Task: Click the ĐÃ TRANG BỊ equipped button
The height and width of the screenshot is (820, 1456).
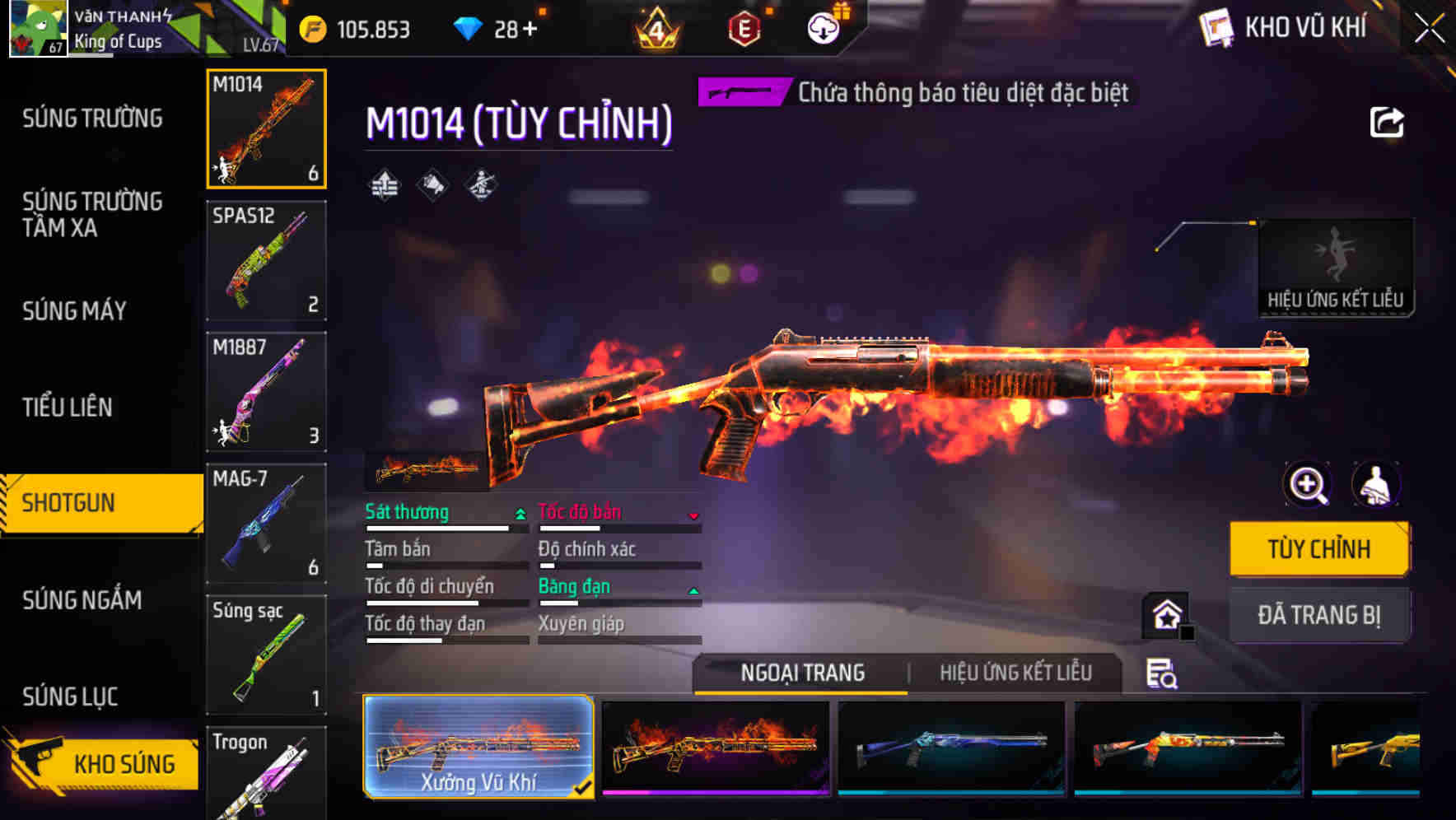Action: pyautogui.click(x=1318, y=615)
